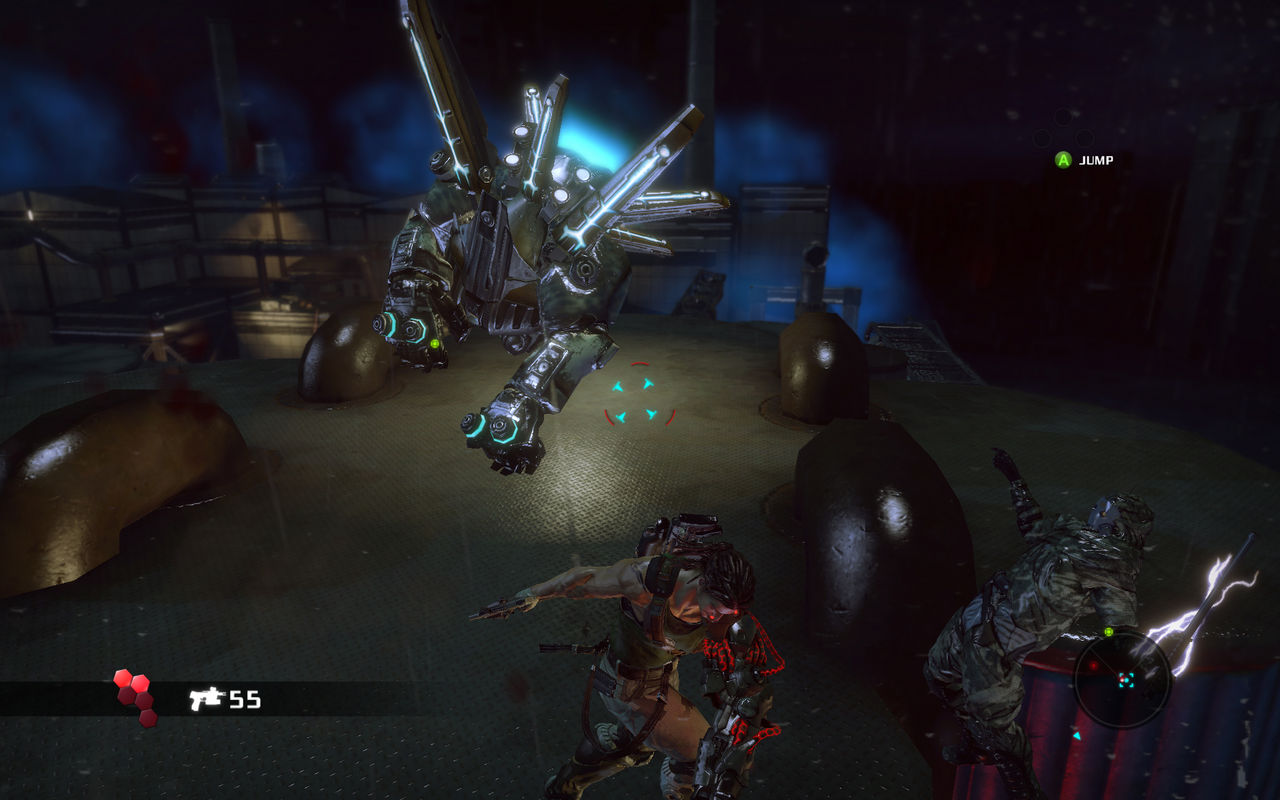Click the cyan triangle objective marker below radar
Viewport: 1280px width, 800px height.
[1078, 735]
